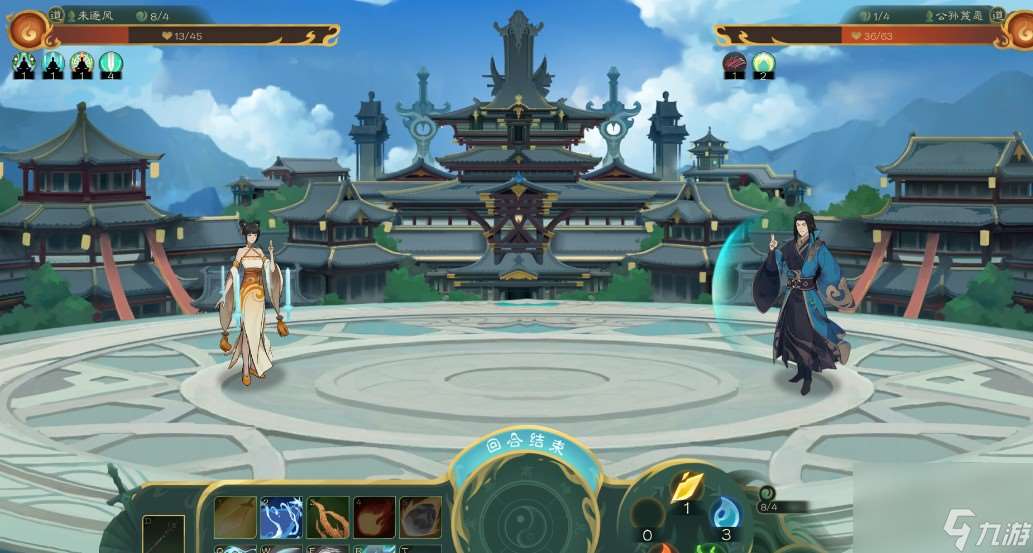1033x553 pixels.
Task: Open the player's flame portrait emblem
Action: [25, 32]
